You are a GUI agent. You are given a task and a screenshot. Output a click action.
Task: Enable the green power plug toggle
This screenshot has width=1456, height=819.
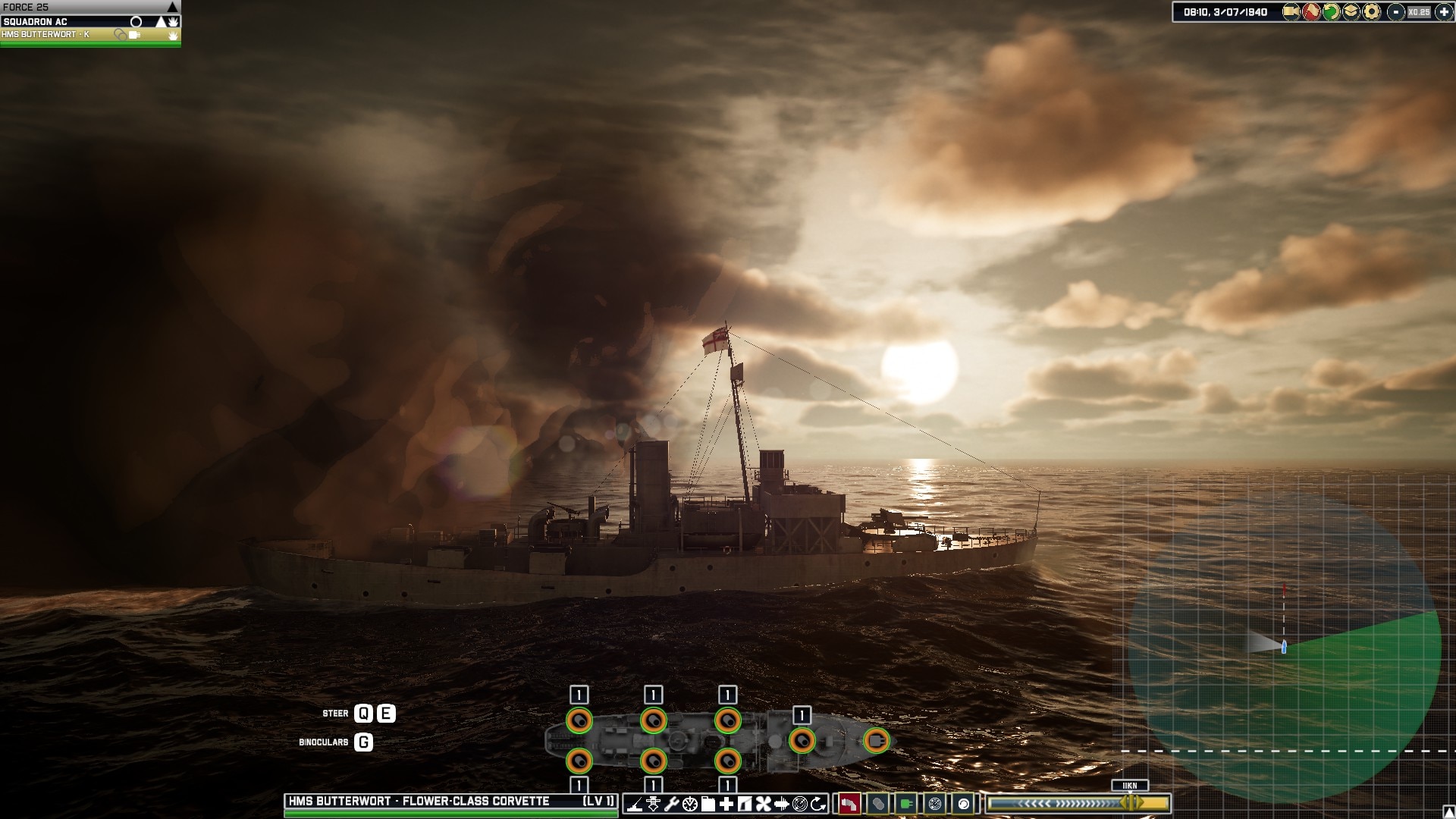(x=907, y=803)
